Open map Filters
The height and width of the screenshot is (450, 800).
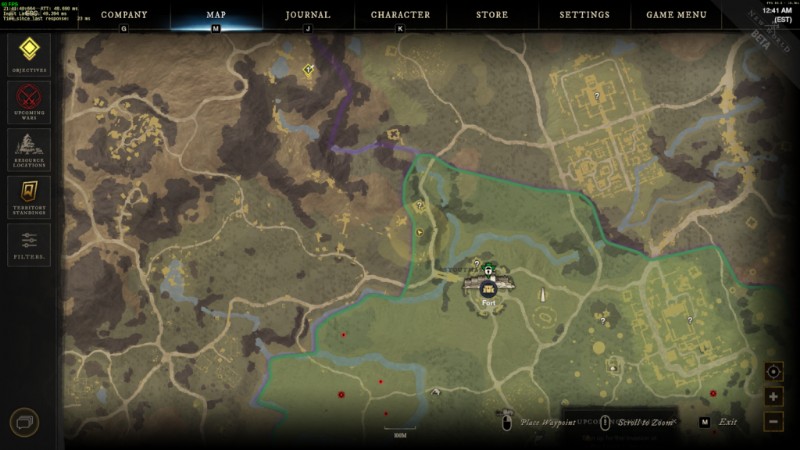pos(29,243)
